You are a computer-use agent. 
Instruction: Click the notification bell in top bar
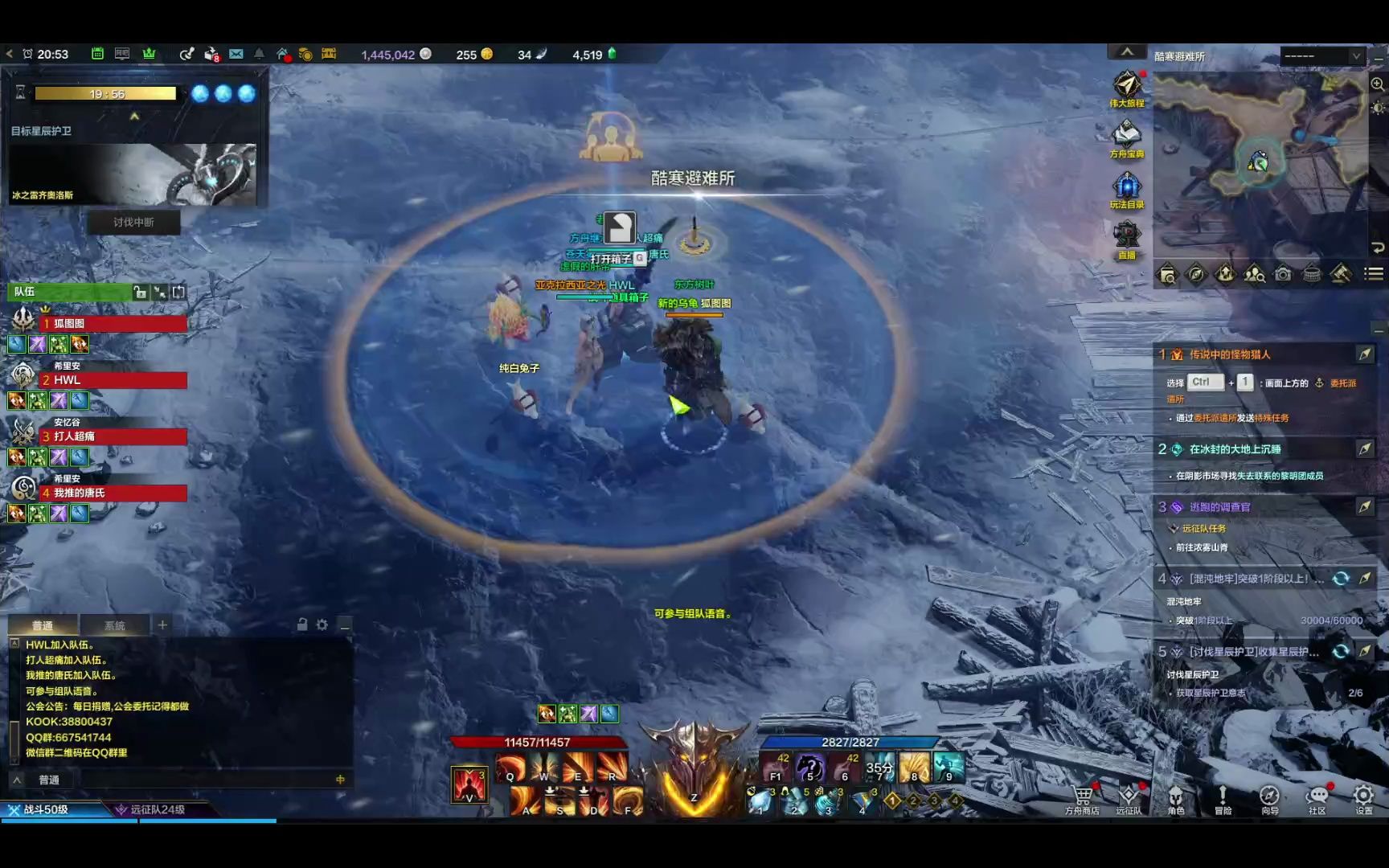coord(260,54)
